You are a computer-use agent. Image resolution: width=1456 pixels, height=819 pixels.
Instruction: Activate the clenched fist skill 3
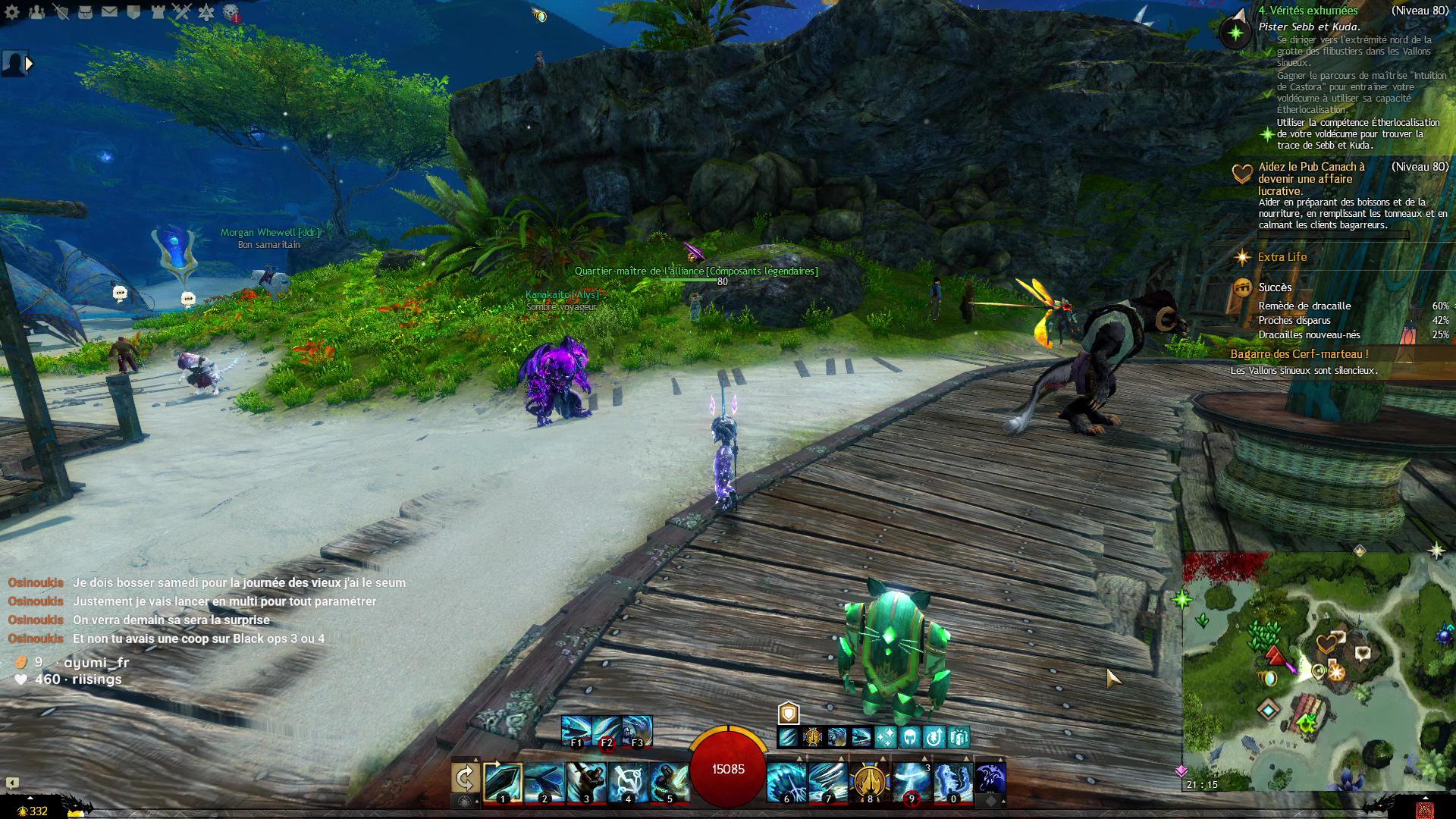pos(586,782)
